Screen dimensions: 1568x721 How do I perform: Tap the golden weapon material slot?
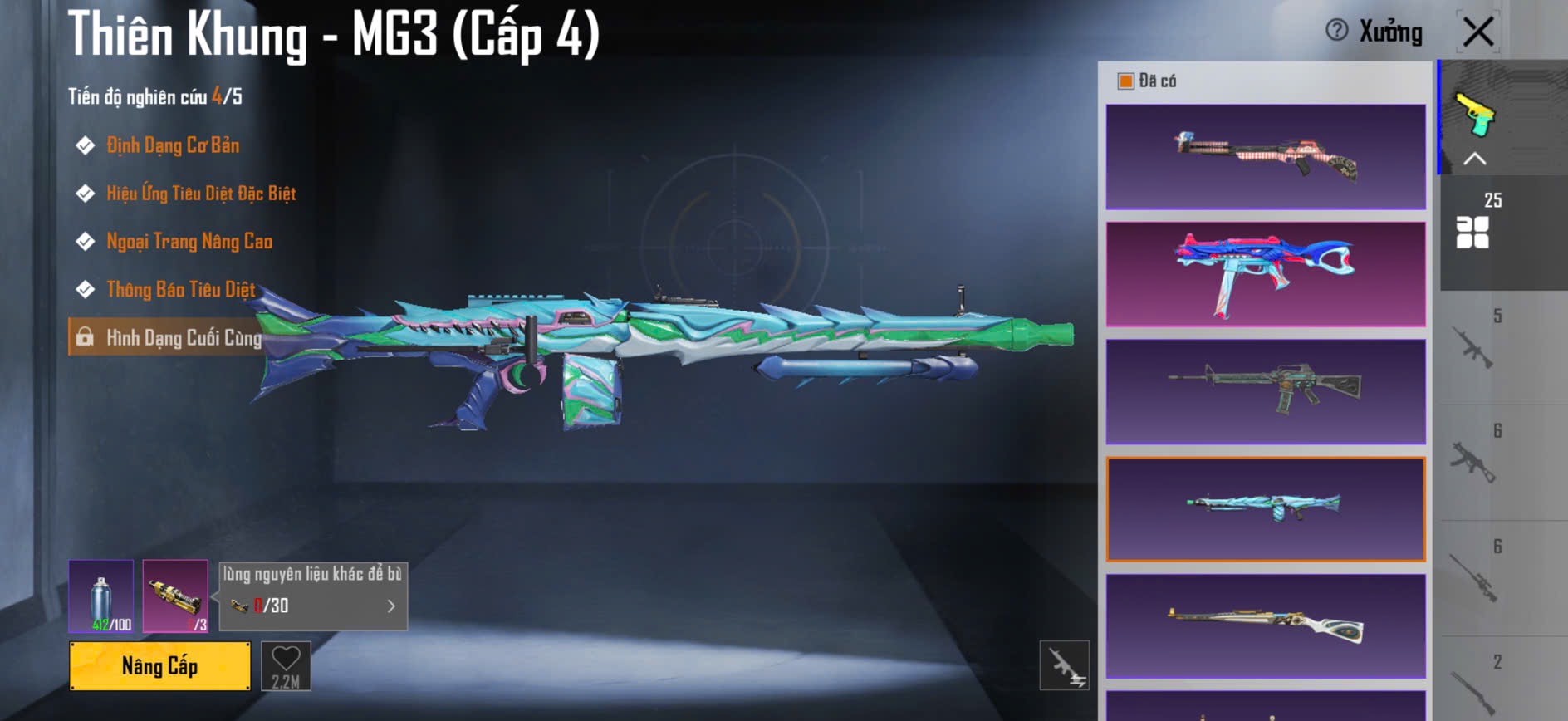(x=175, y=596)
